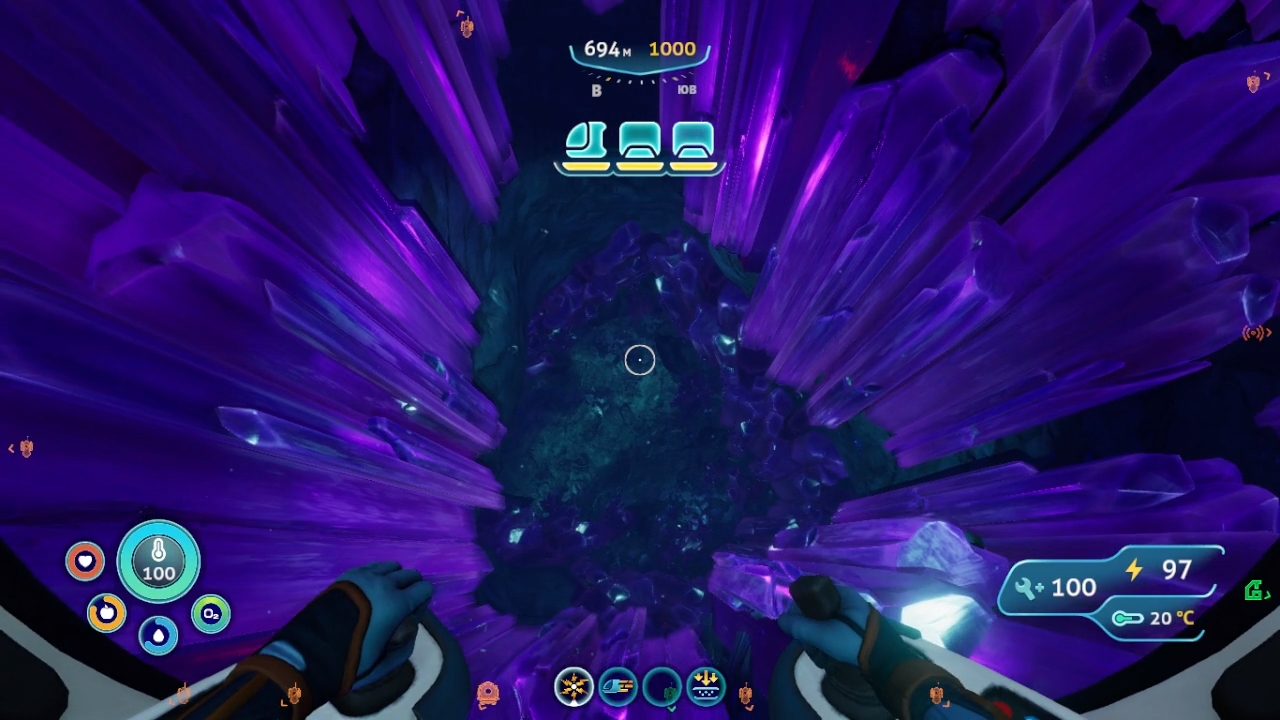This screenshot has width=1280, height=720.
Task: Select the active electrical defense quickslot
Action: pos(575,687)
